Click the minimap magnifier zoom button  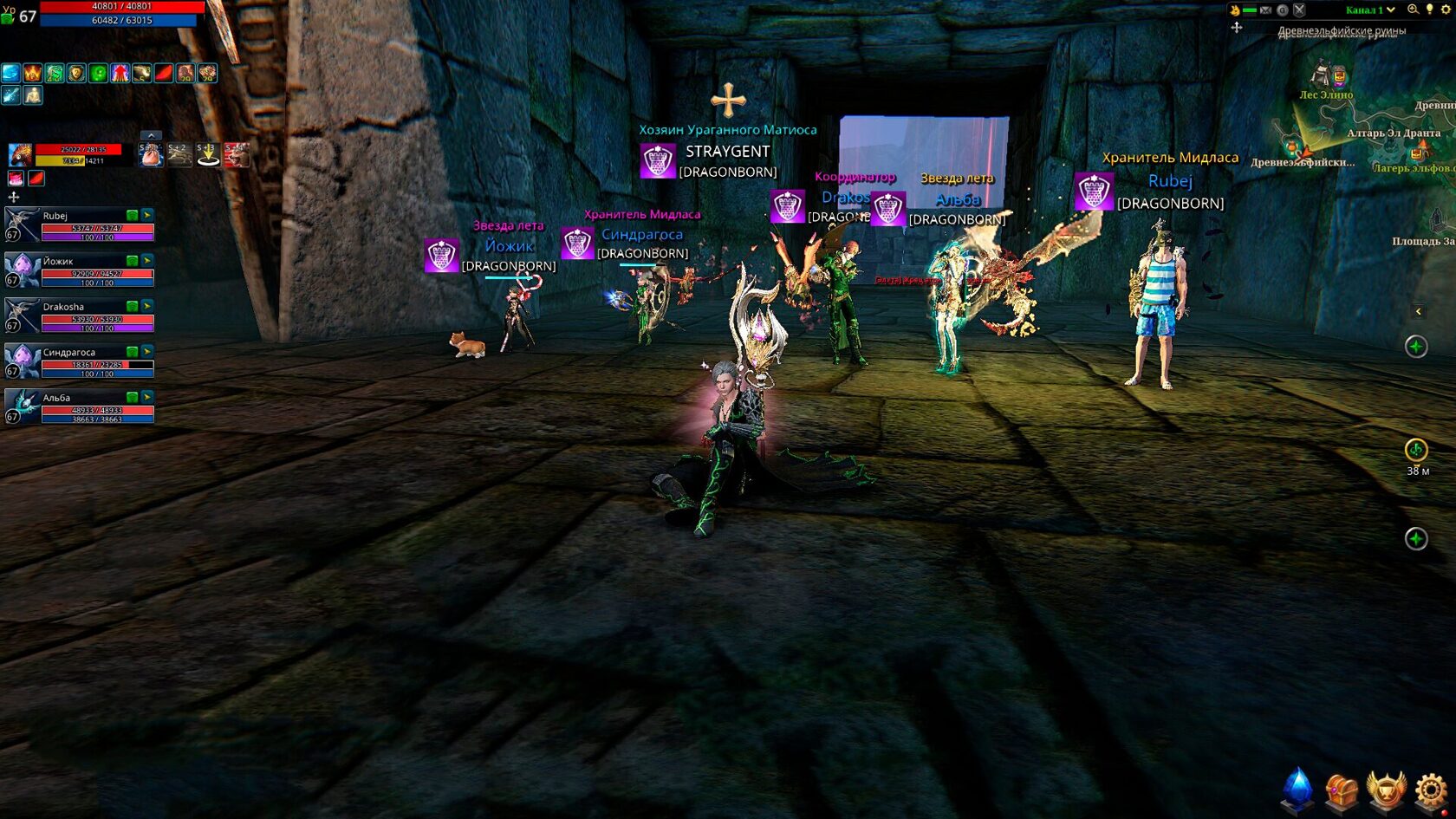pyautogui.click(x=1413, y=10)
